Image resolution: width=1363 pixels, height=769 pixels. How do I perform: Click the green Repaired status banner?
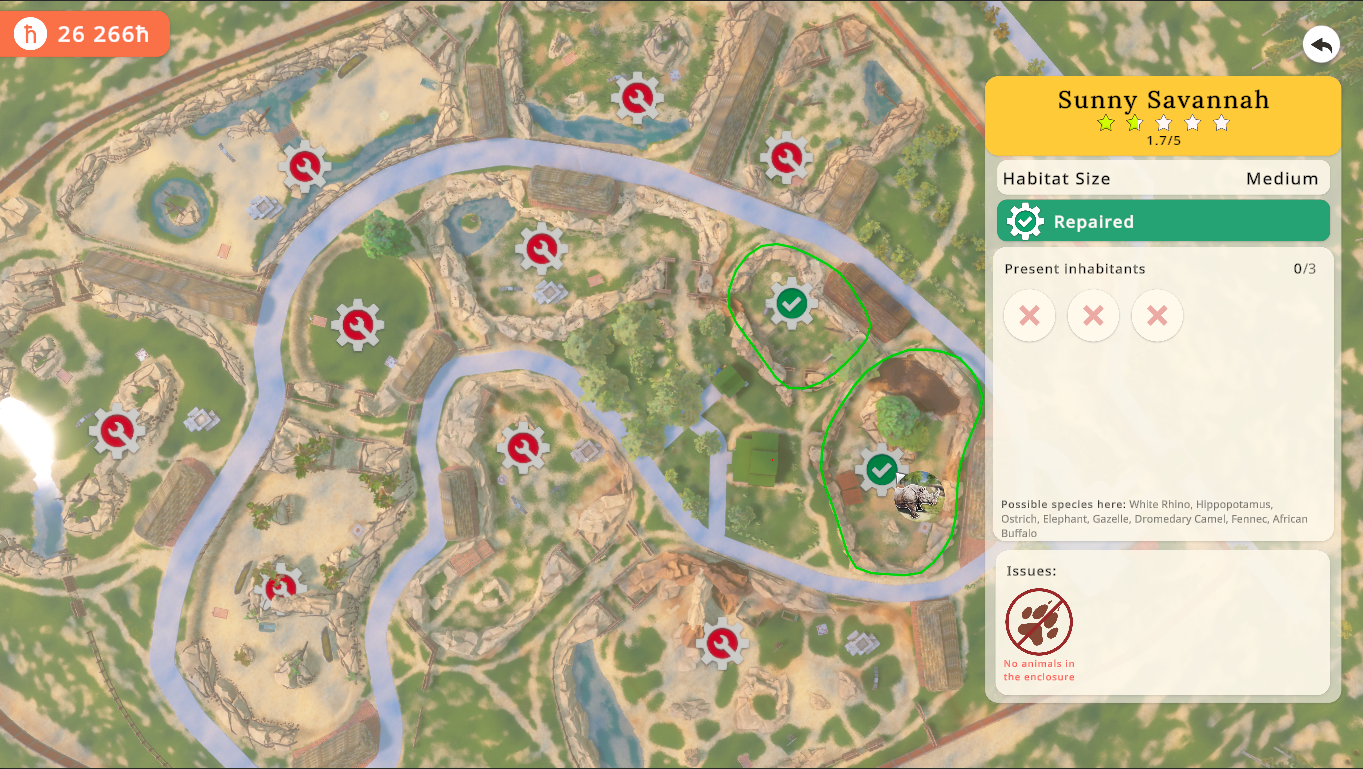(x=1163, y=220)
